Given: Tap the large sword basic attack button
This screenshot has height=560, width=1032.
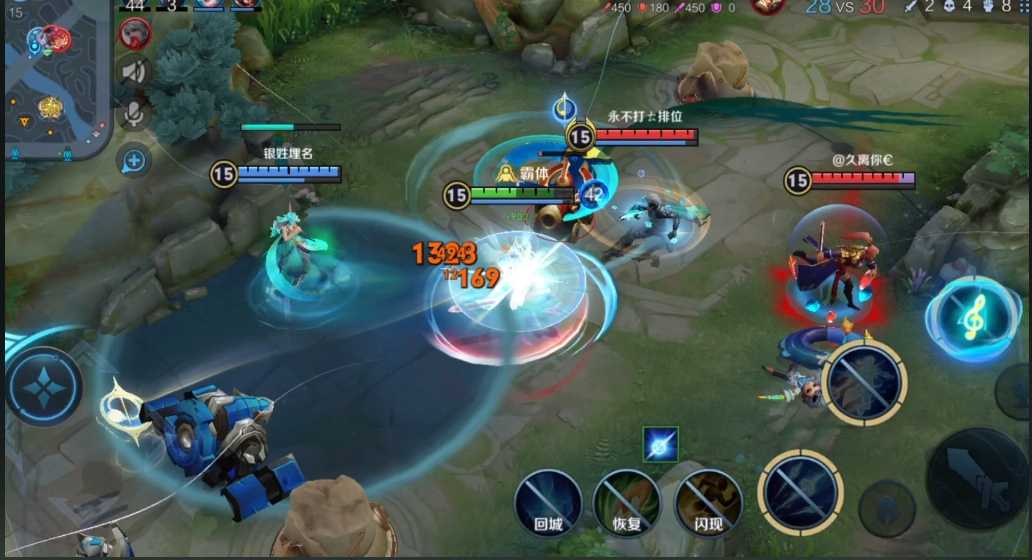Looking at the screenshot, I should (976, 480).
